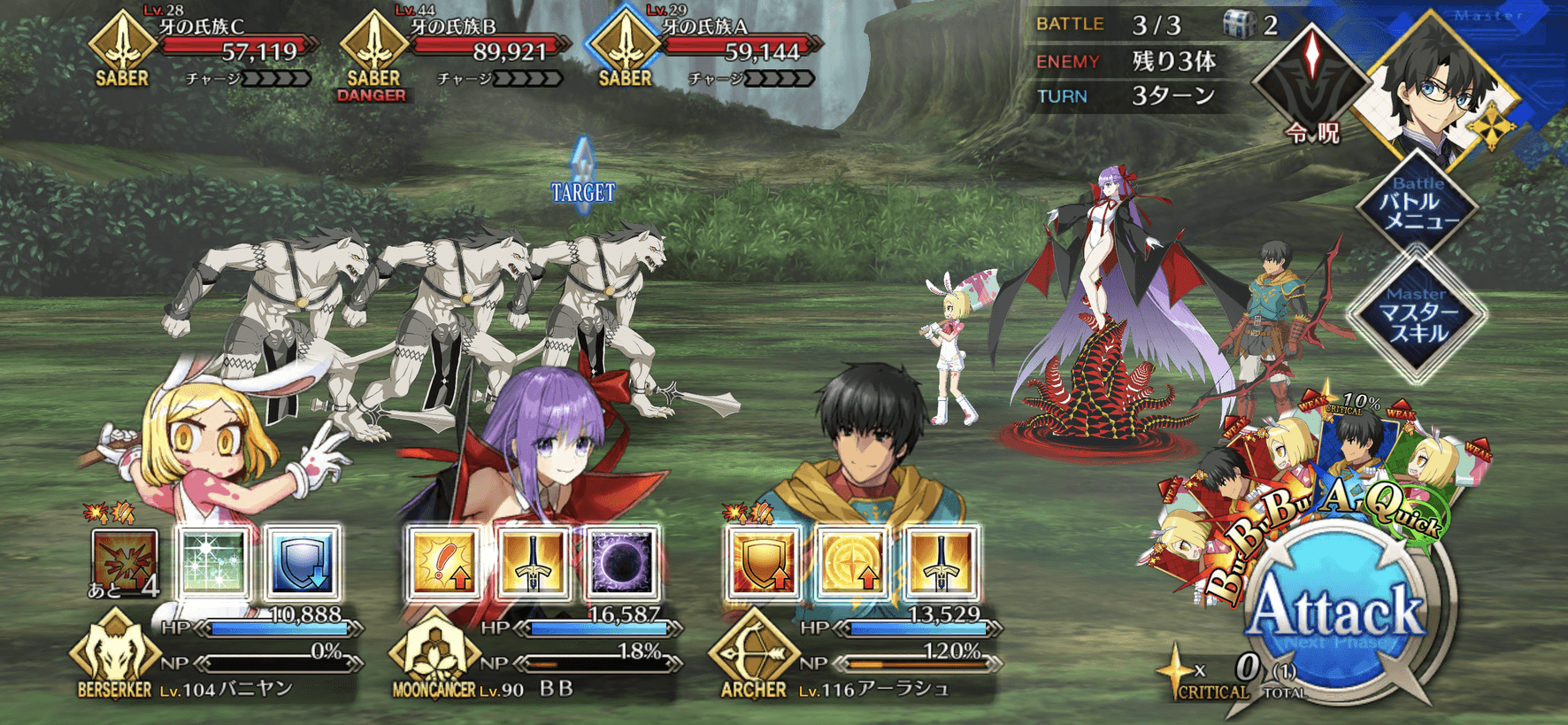1568x725 pixels.
Task: Open the Master Skill diamond
Action: point(1417,315)
